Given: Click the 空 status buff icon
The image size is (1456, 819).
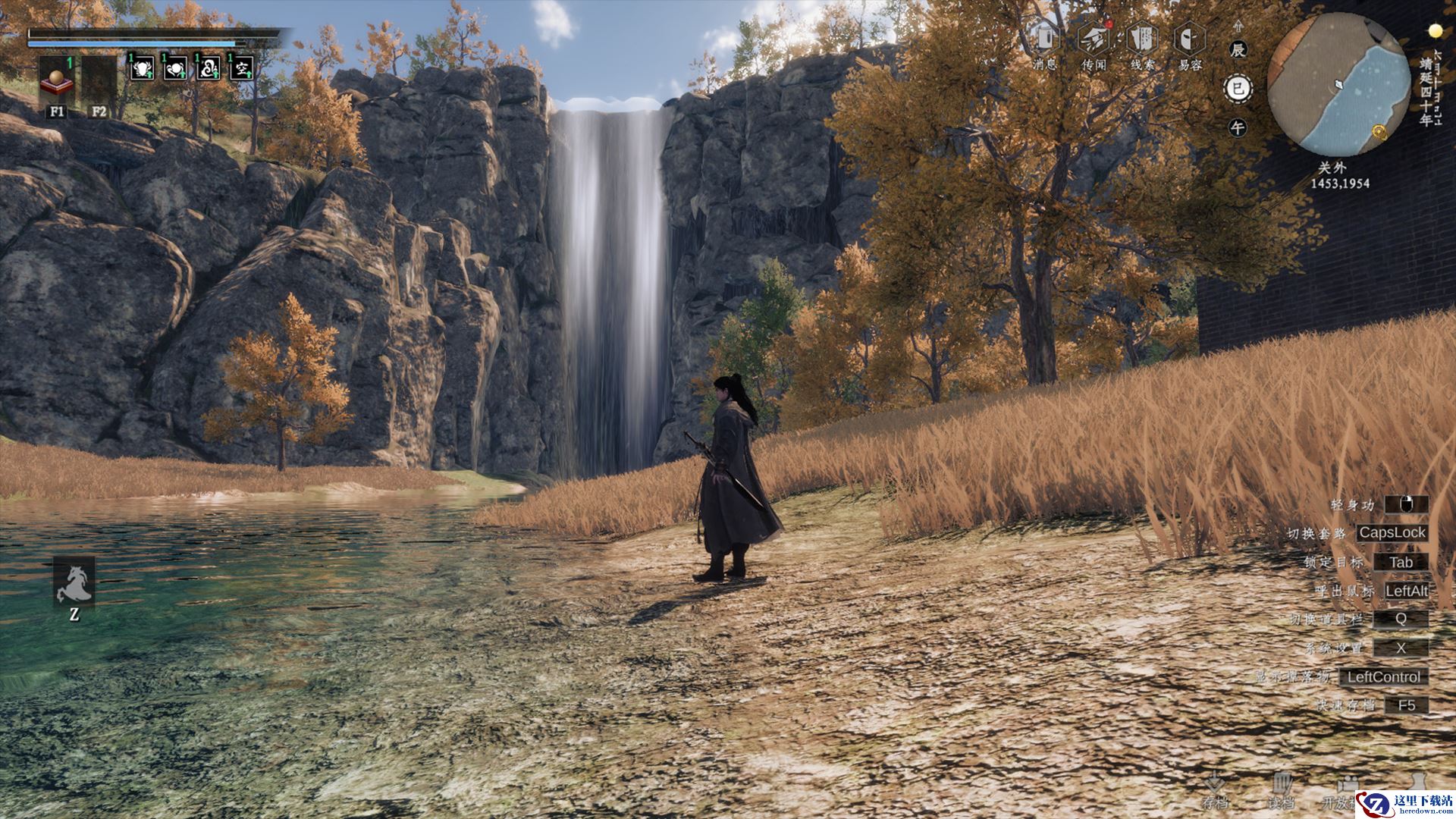Looking at the screenshot, I should [x=242, y=68].
